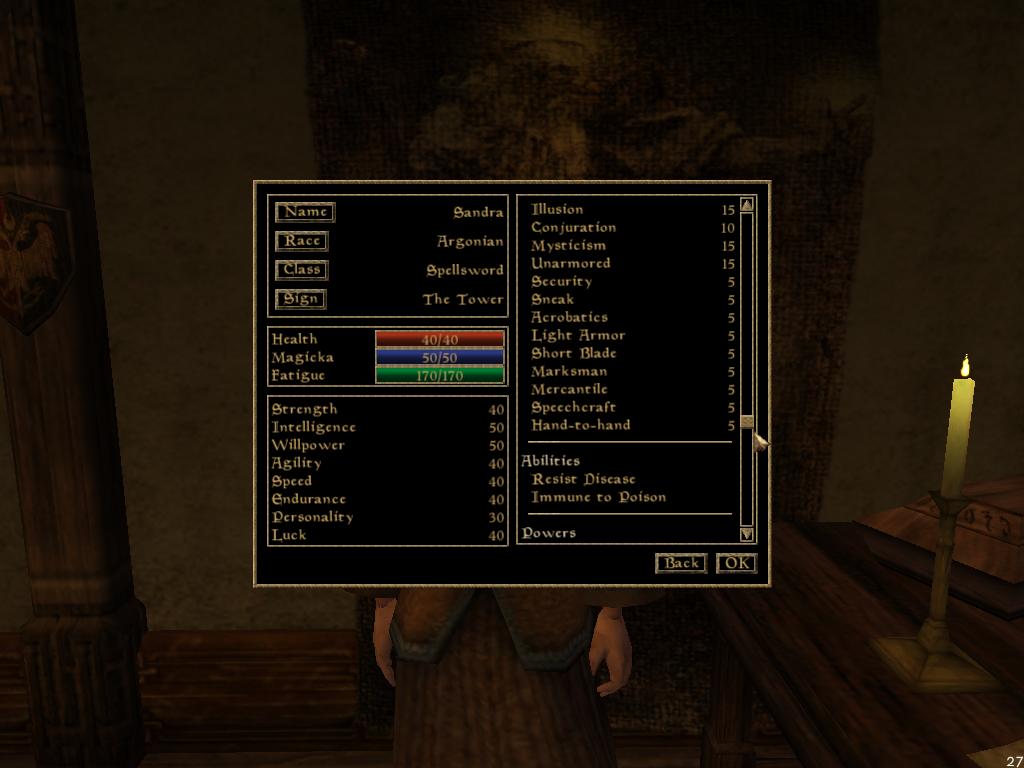Image resolution: width=1024 pixels, height=768 pixels.
Task: Choose the Class button
Action: click(302, 270)
